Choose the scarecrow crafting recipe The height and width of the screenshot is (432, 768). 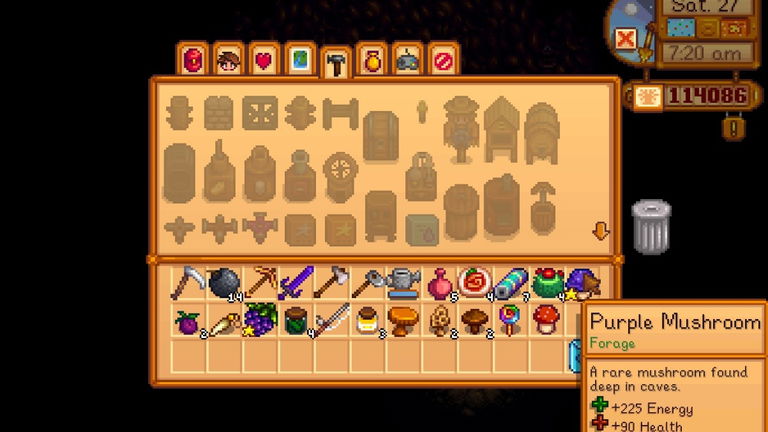pos(461,130)
